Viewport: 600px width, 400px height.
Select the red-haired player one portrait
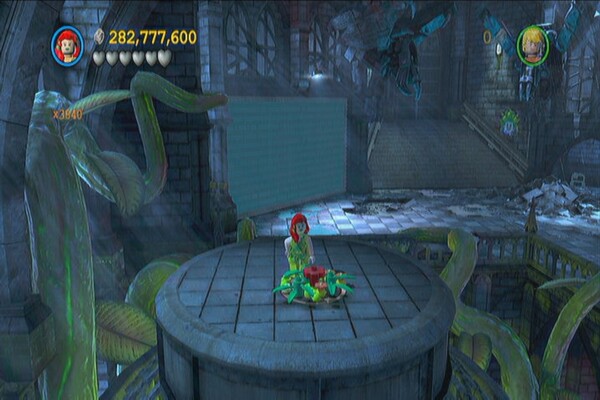[68, 45]
